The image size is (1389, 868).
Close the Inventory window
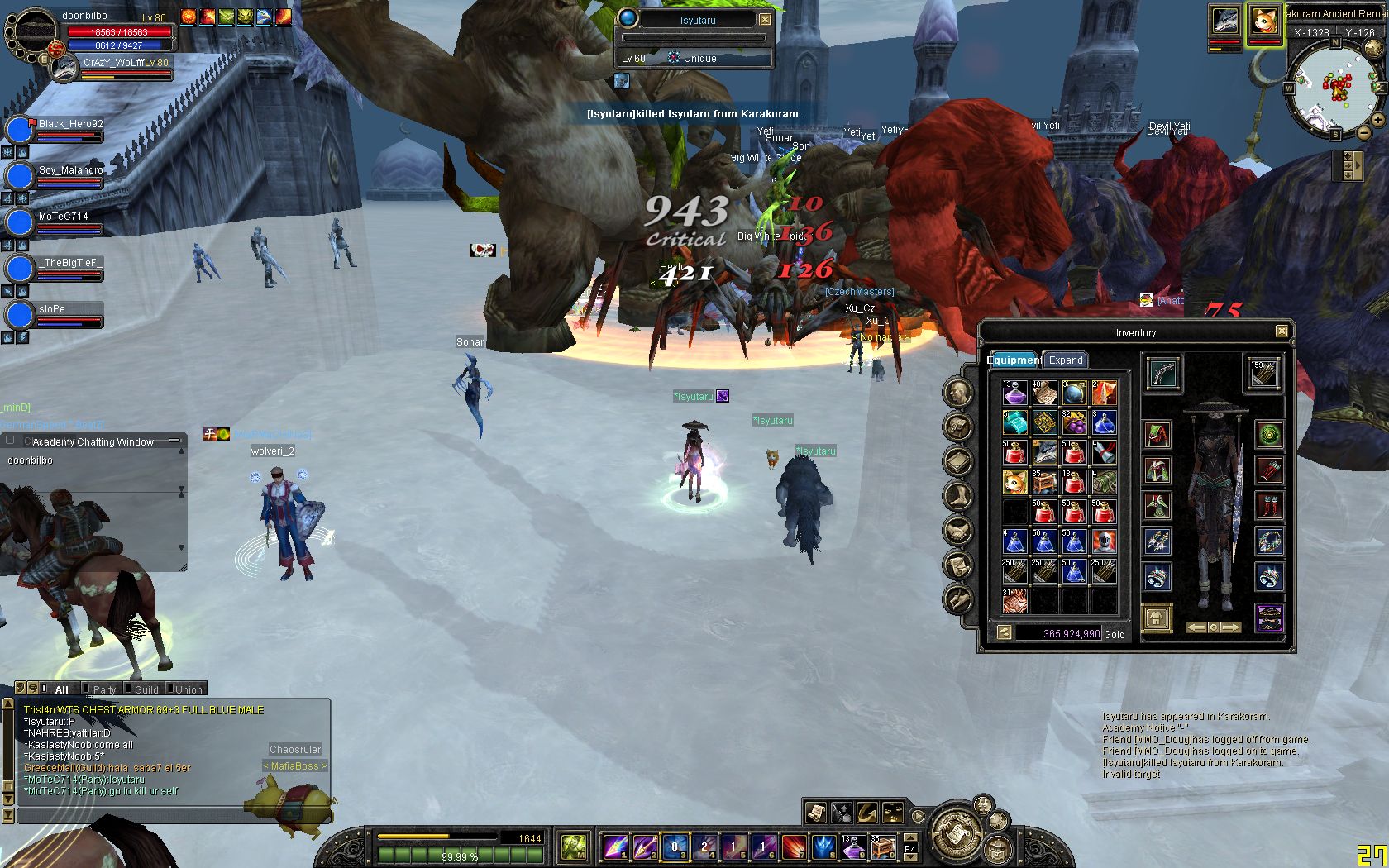1282,331
